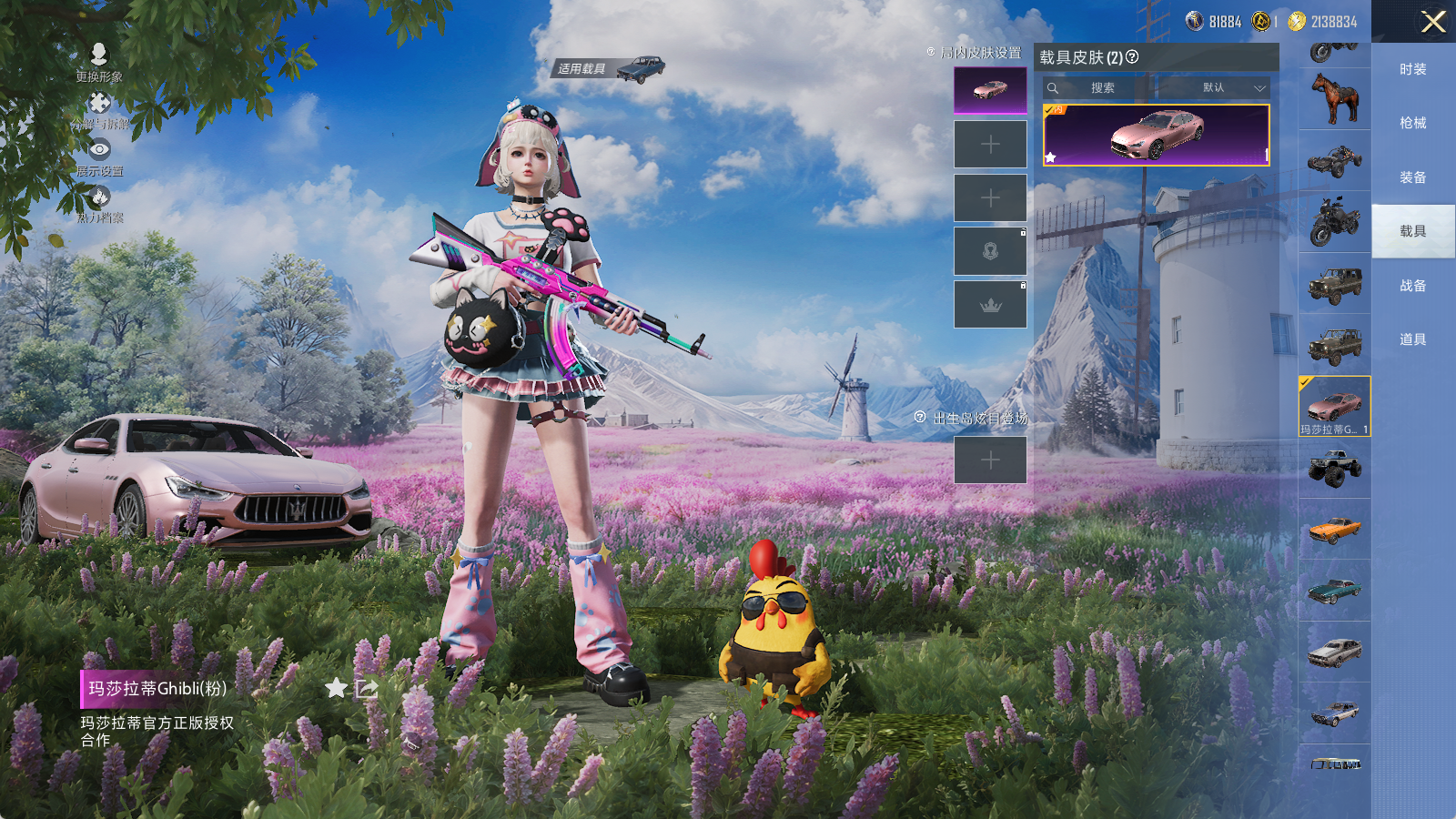
Task: Choose the motorcycle vehicle category
Action: tap(1334, 221)
